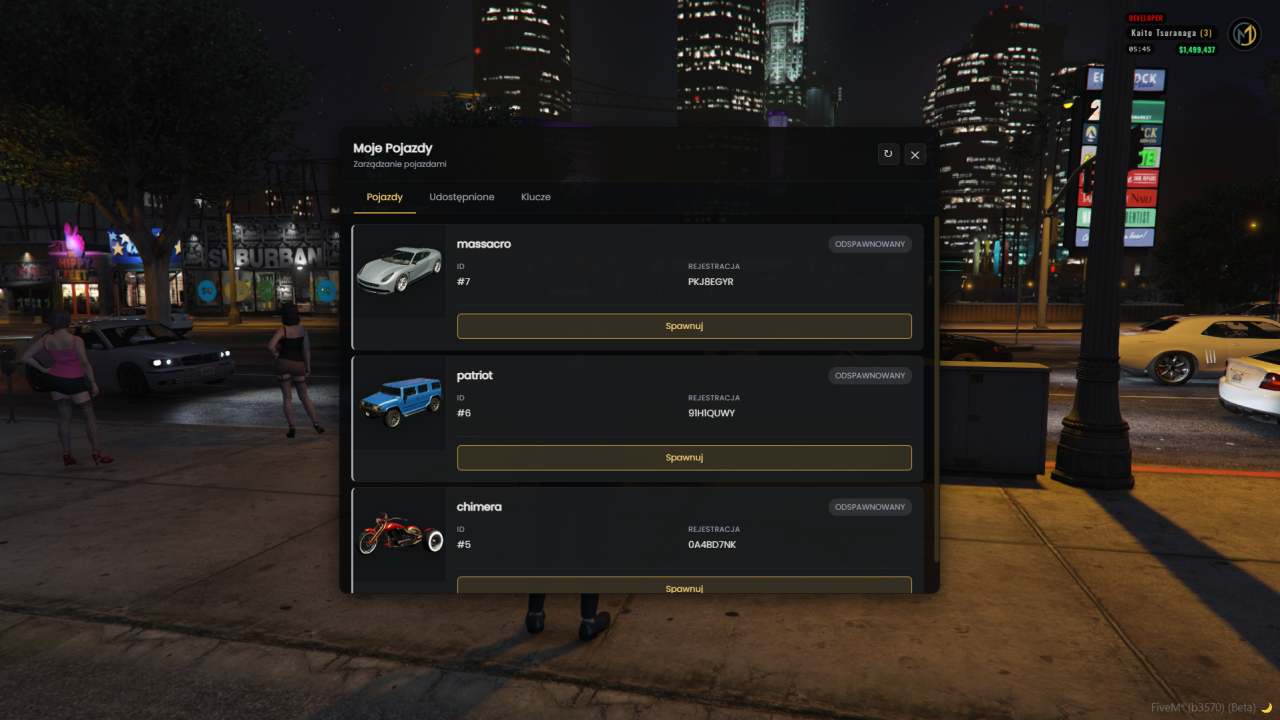Viewport: 1280px width, 720px height.
Task: Choose the blue patriot thumbnail
Action: (x=399, y=401)
